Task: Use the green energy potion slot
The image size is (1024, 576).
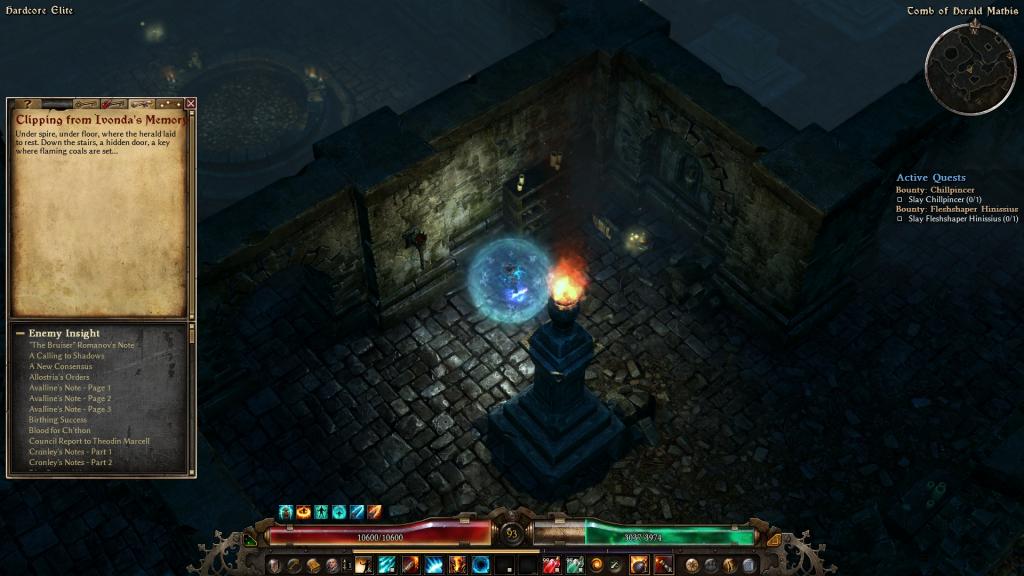Action: [x=574, y=565]
